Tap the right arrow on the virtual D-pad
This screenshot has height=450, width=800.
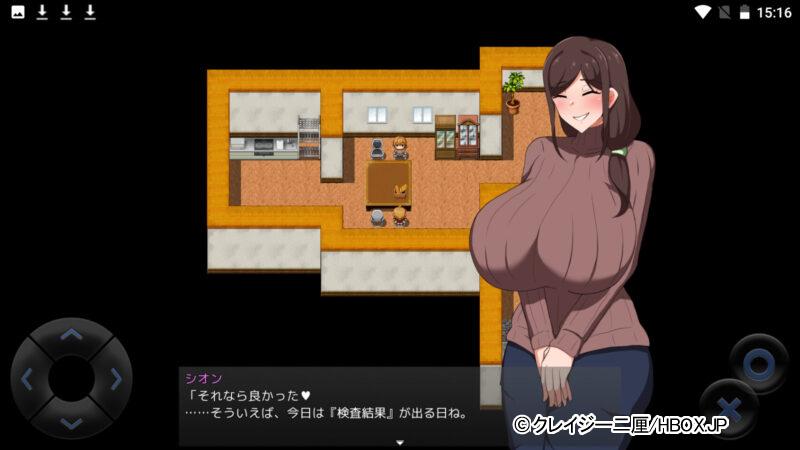coord(116,379)
